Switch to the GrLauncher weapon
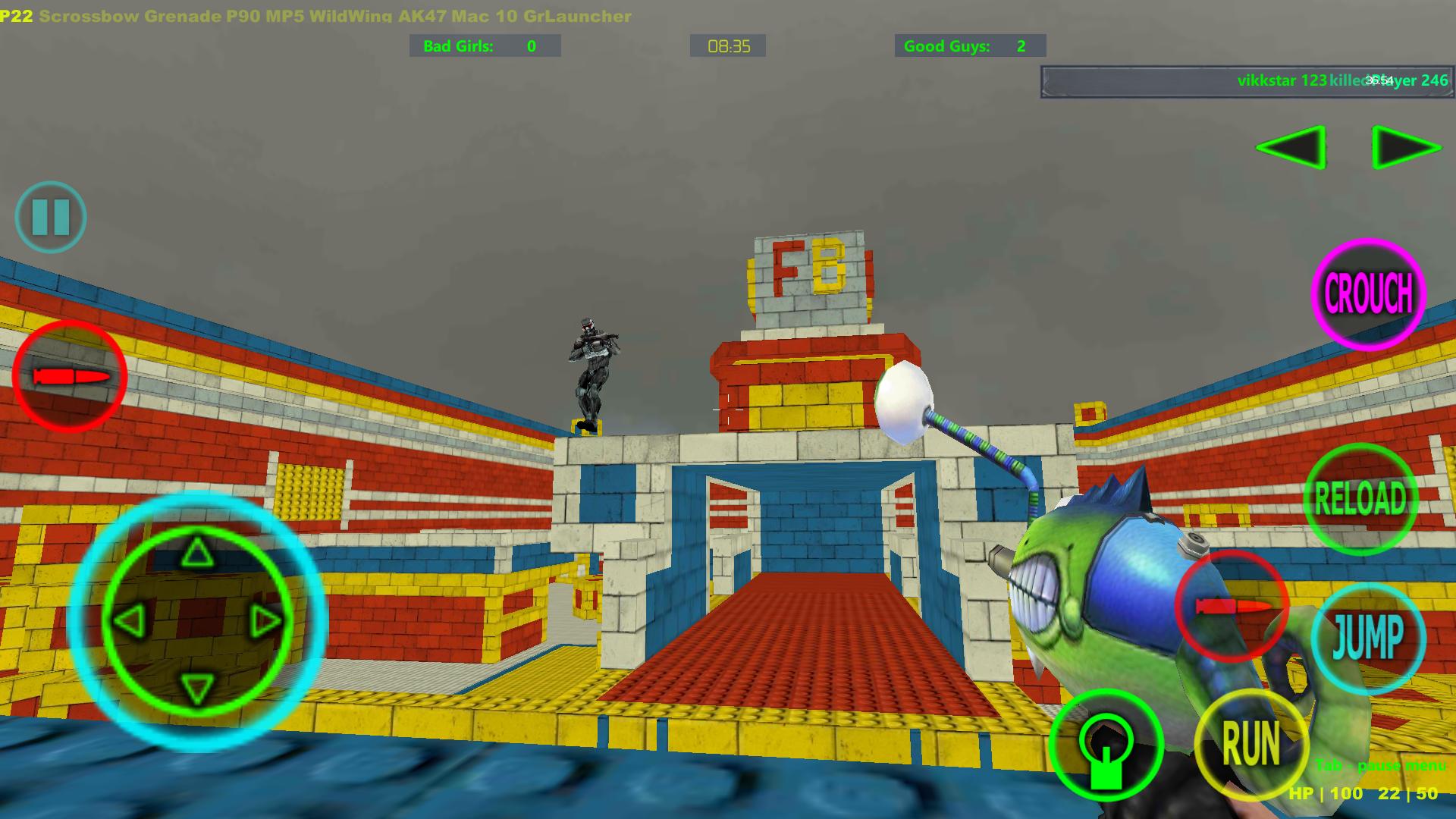This screenshot has width=1456, height=819. [579, 15]
